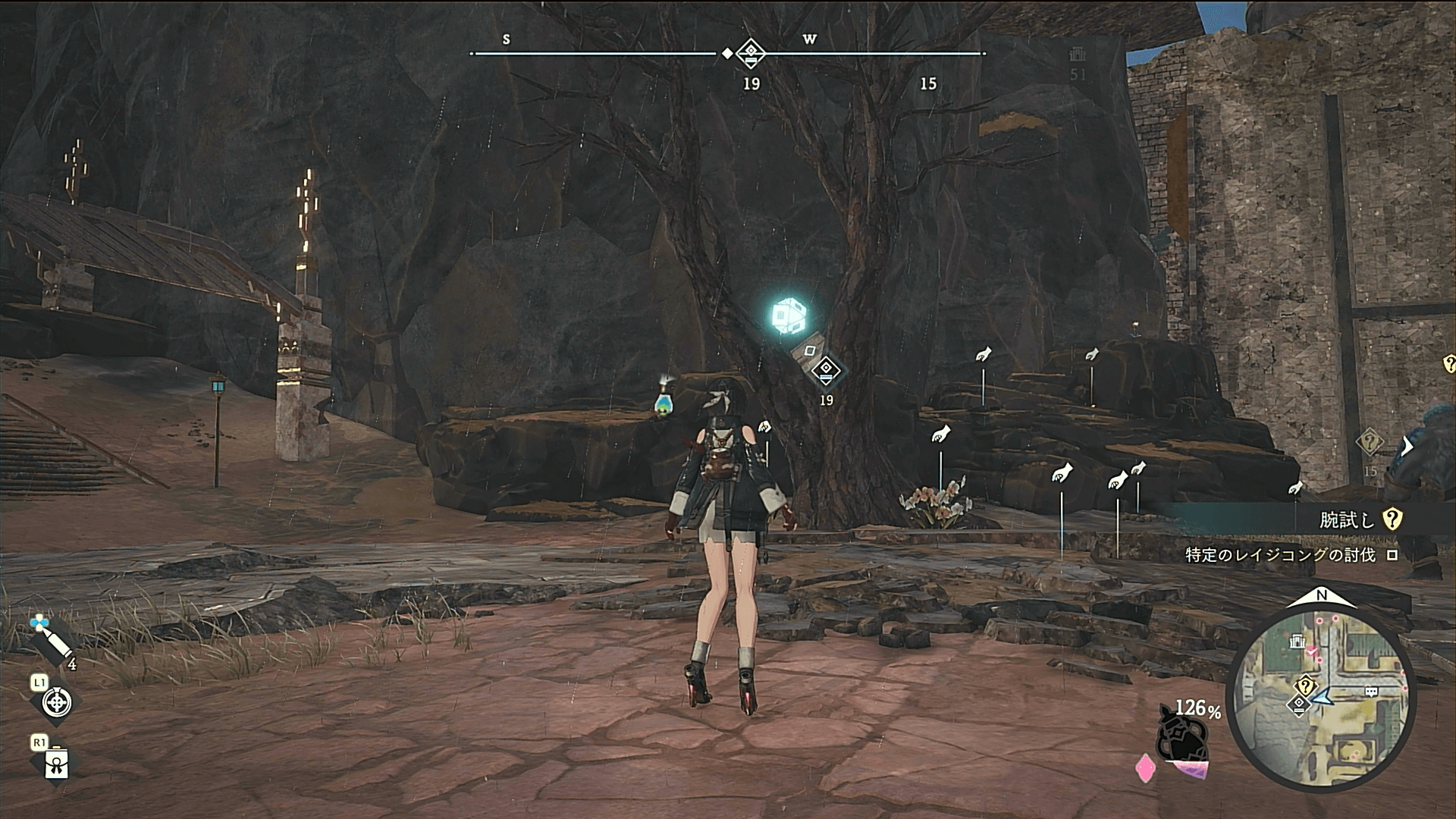Viewport: 1456px width, 819px height.
Task: Select the question mark marker on minimap
Action: [1306, 686]
